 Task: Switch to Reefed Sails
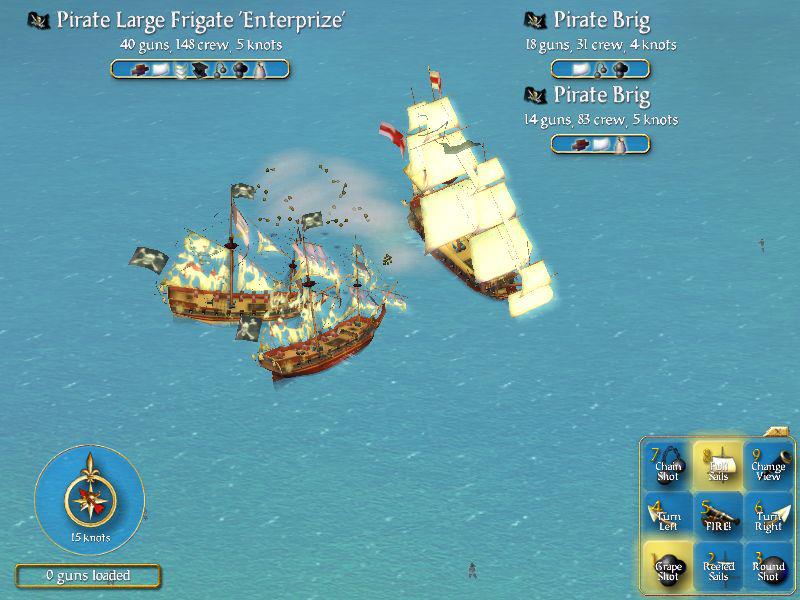click(718, 566)
